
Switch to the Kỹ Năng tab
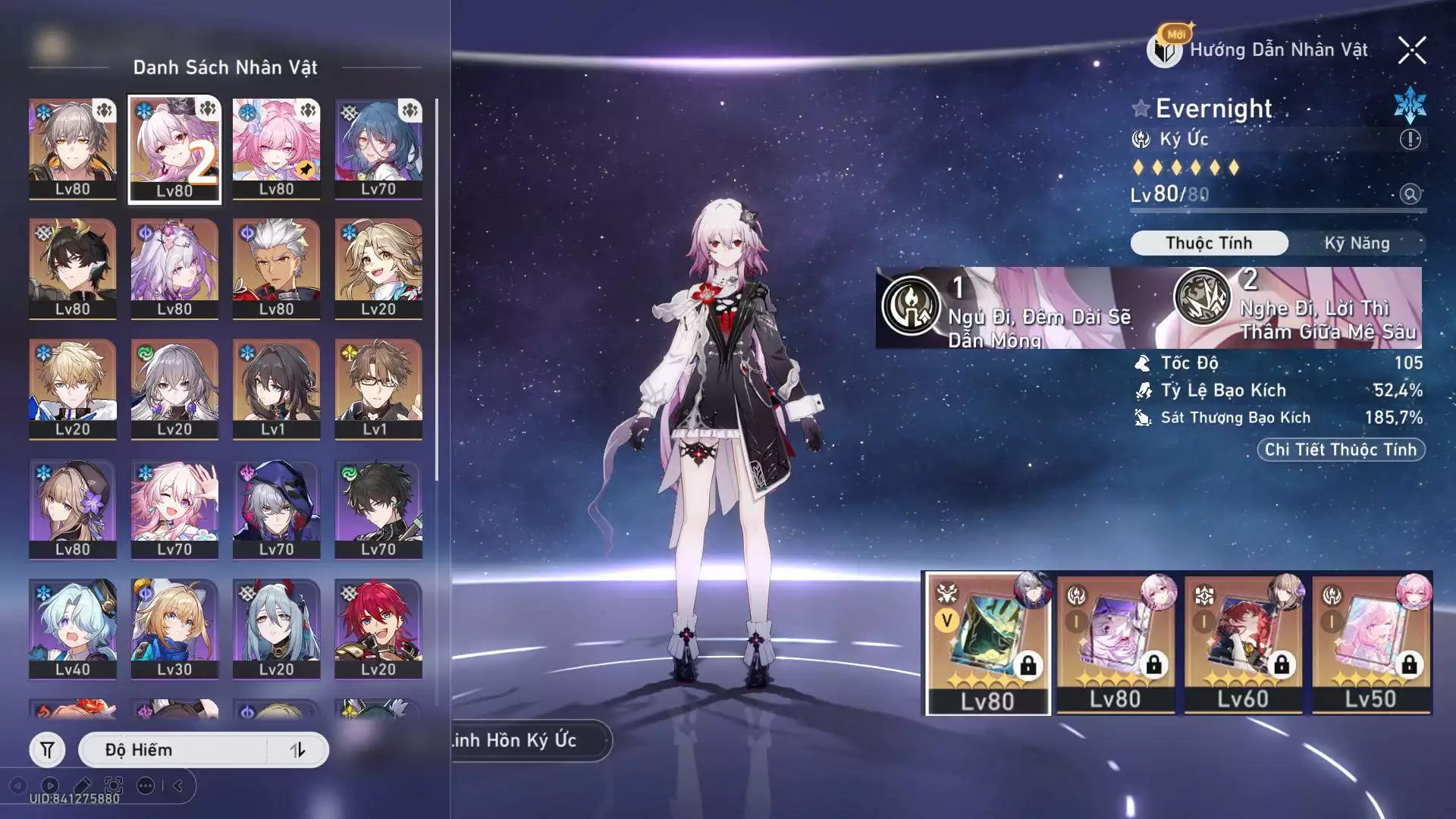tap(1356, 243)
